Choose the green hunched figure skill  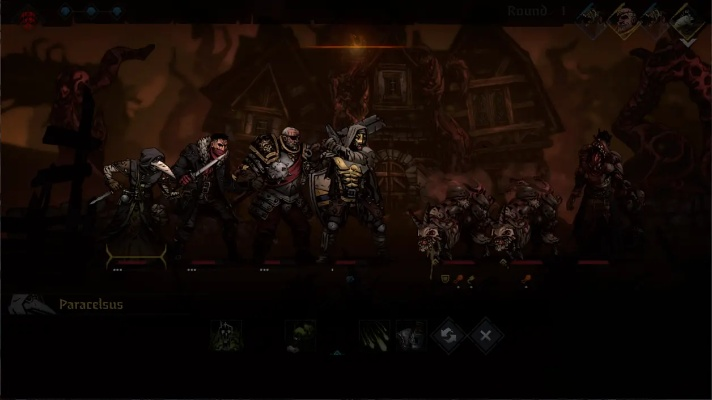(299, 335)
